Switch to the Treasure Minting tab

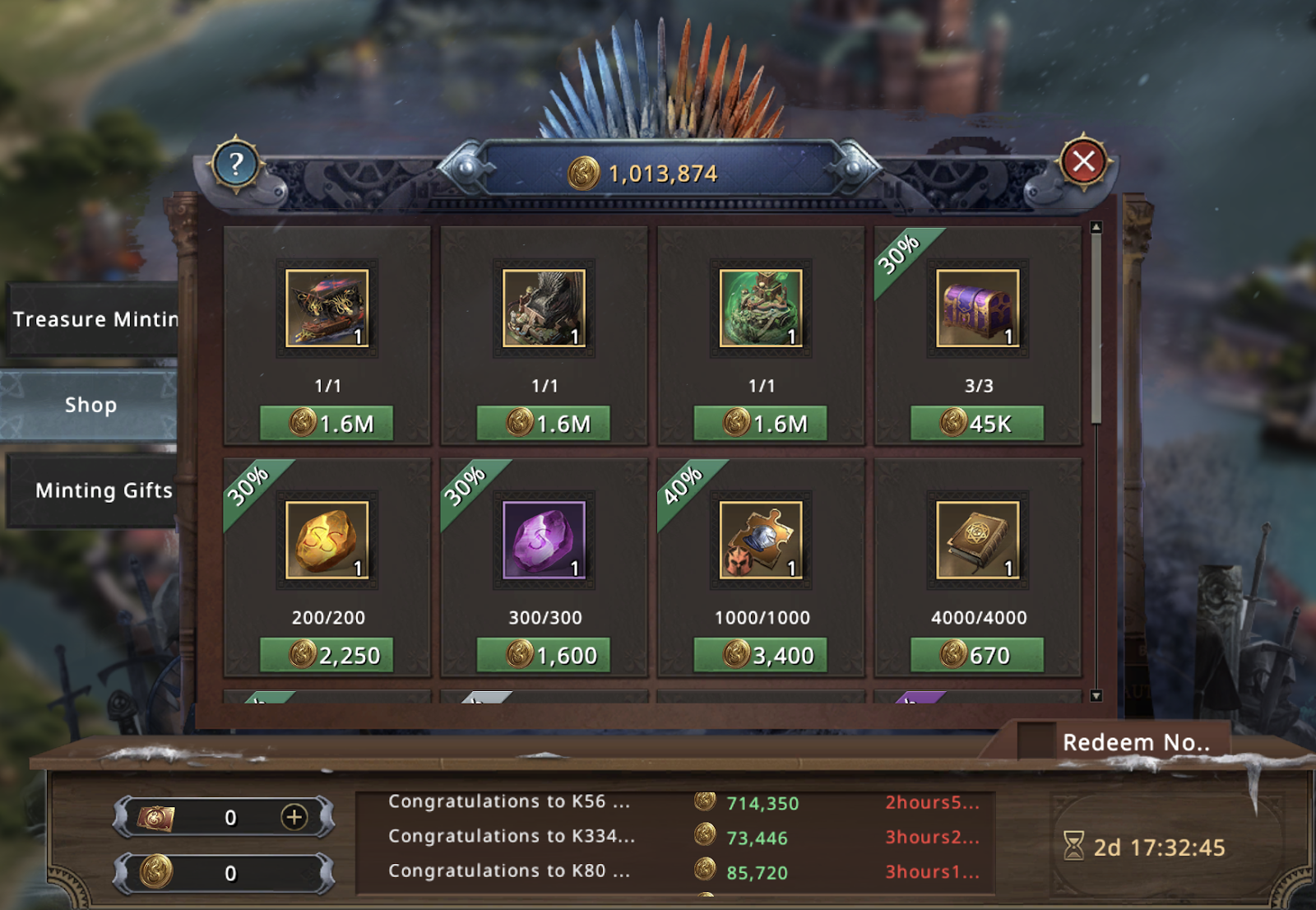point(94,319)
